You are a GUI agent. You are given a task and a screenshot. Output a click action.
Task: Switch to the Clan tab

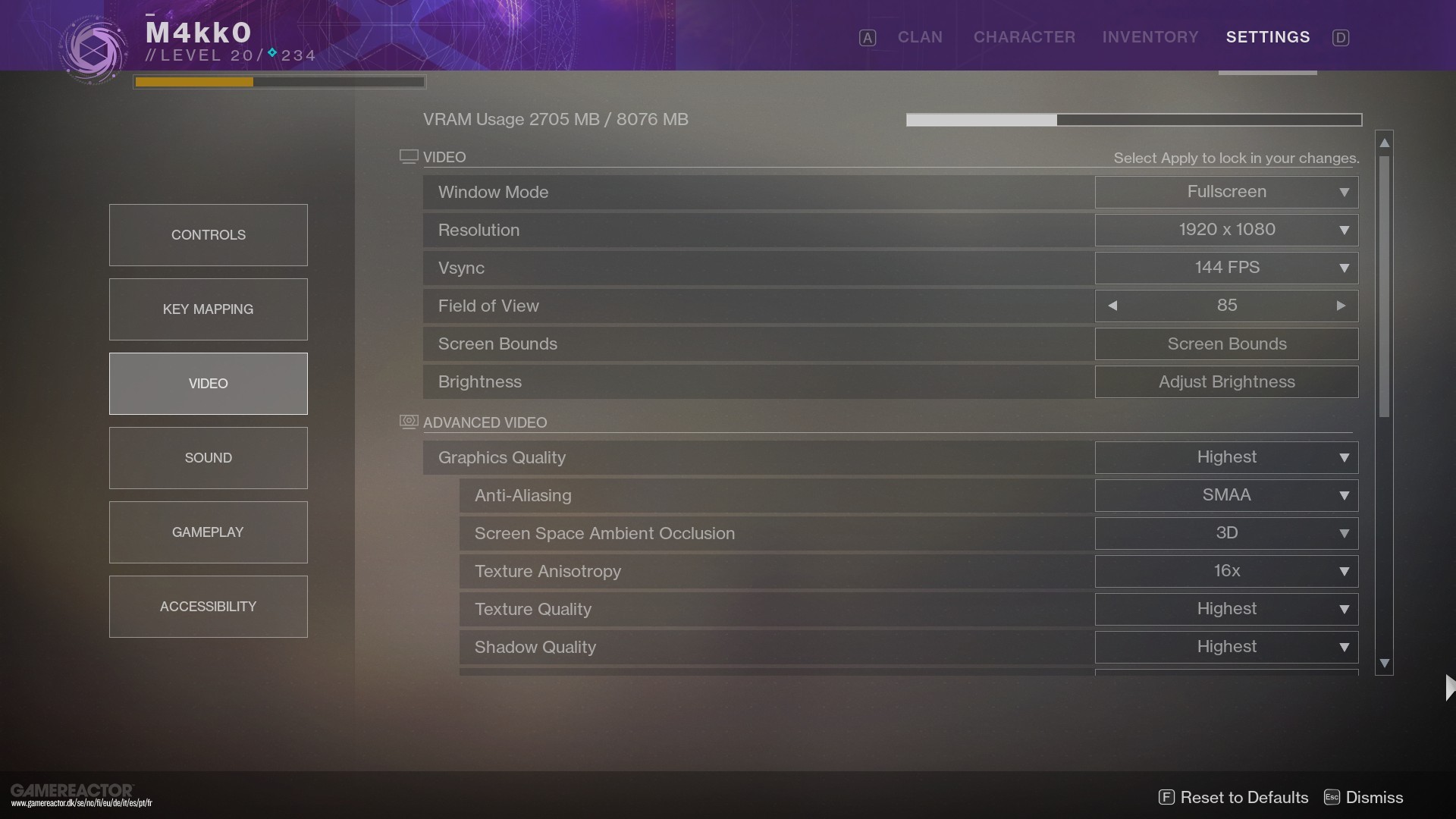coord(920,37)
